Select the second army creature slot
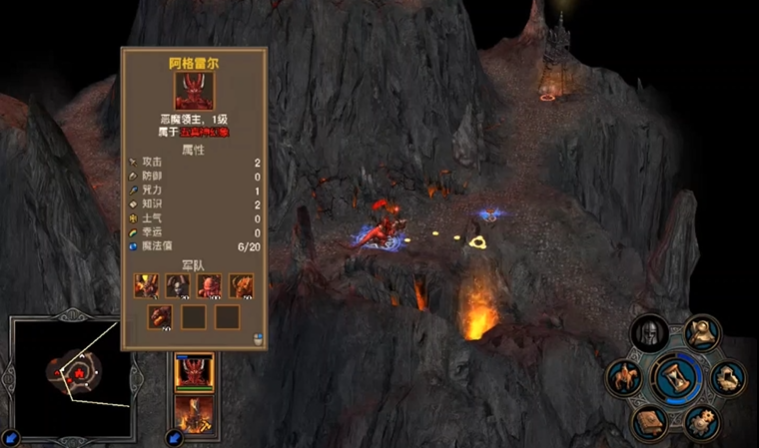Image resolution: width=759 pixels, height=448 pixels. (x=177, y=286)
